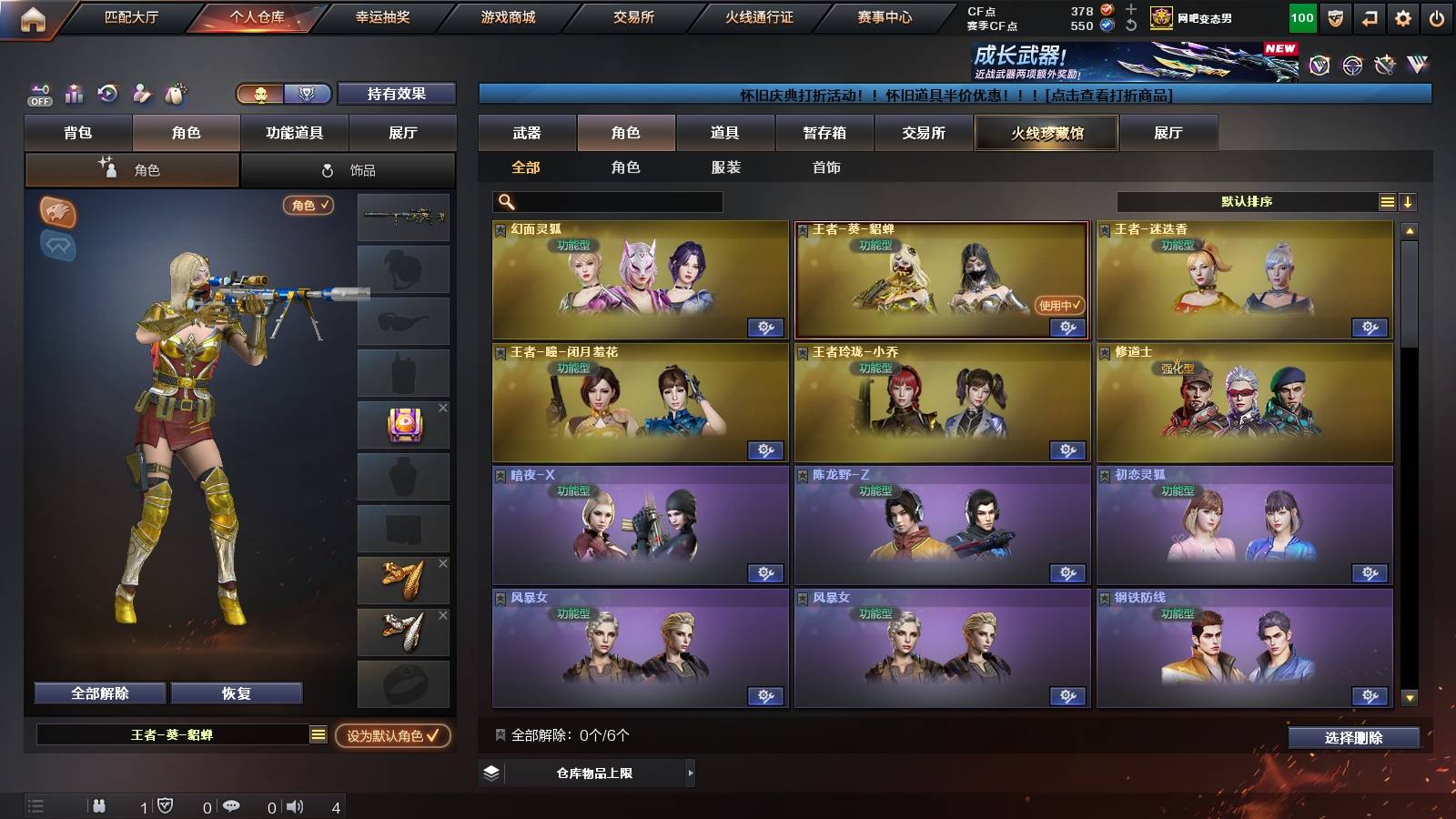Image resolution: width=1456 pixels, height=819 pixels.
Task: Click the gear icon on 王者-葵-貂蝉 card
Action: (1067, 326)
